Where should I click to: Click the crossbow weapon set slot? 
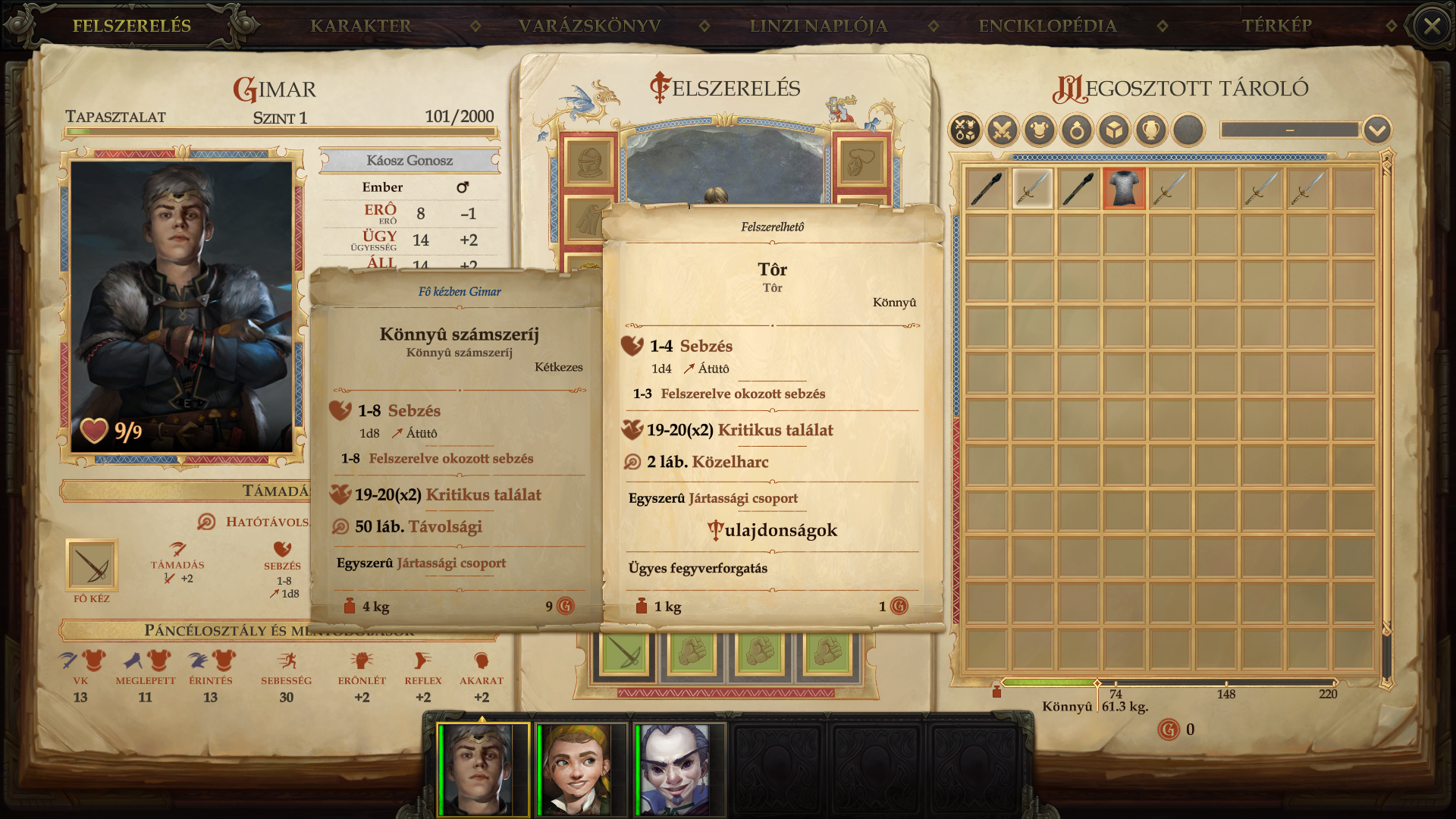pyautogui.click(x=623, y=654)
